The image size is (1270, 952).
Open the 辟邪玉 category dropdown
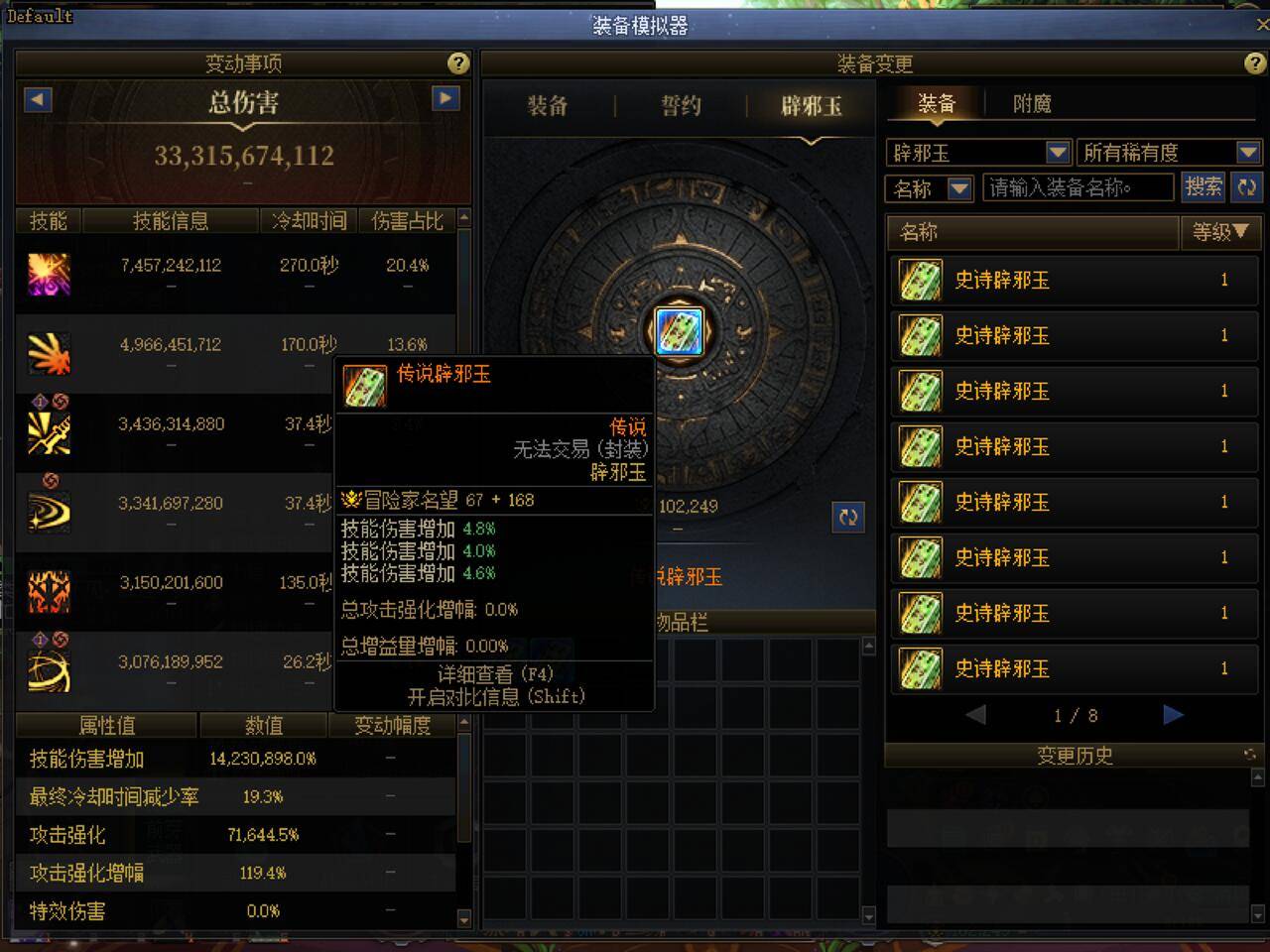(1057, 152)
